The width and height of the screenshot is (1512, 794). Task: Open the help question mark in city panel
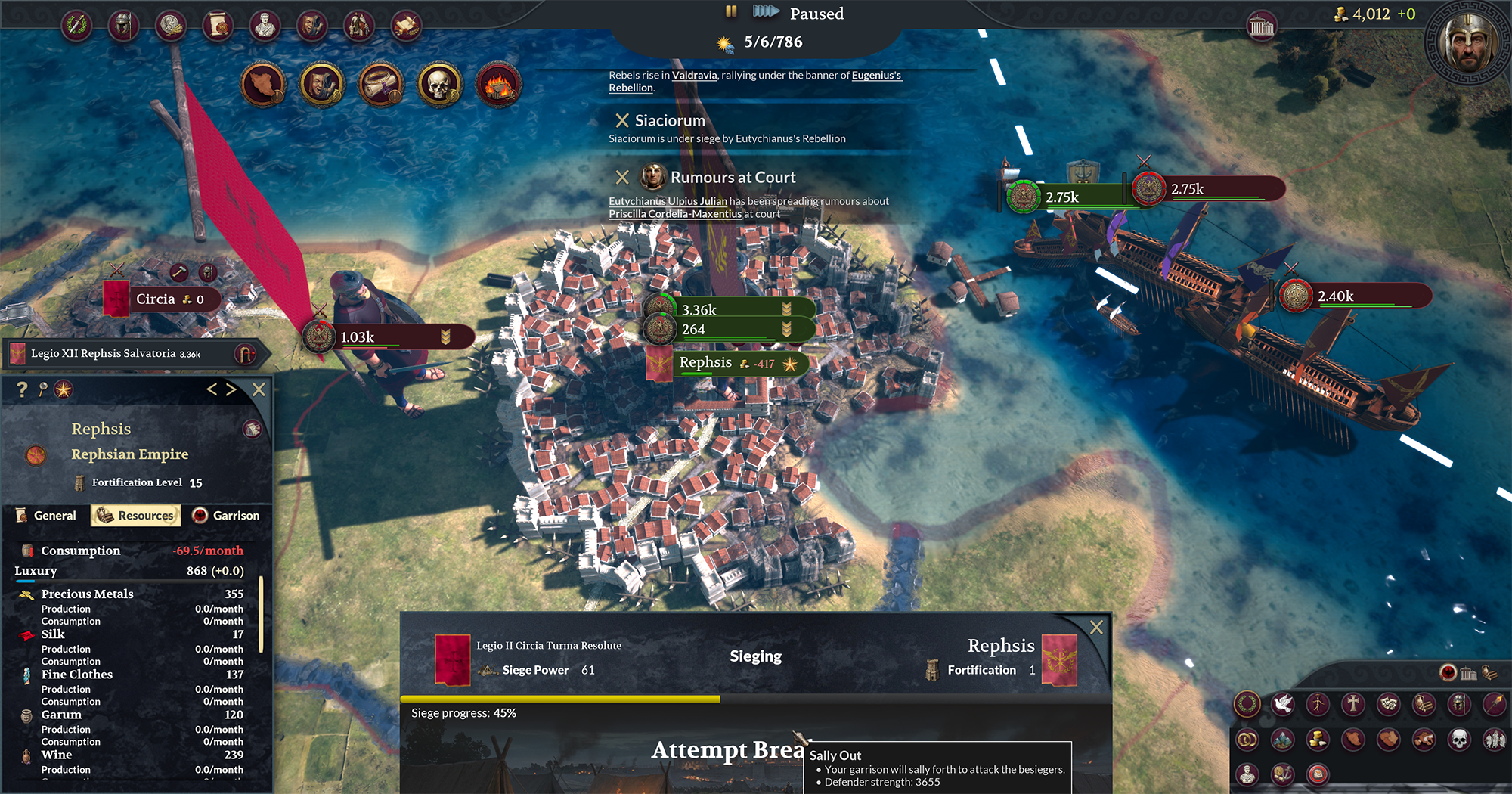[x=22, y=389]
